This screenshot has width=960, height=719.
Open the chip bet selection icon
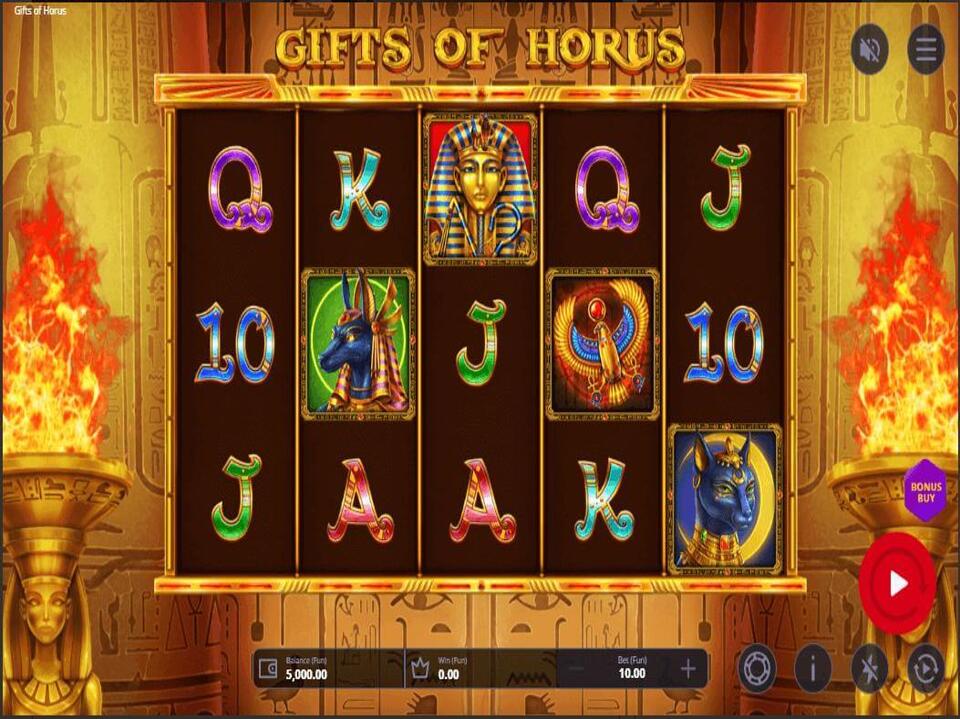[x=757, y=669]
